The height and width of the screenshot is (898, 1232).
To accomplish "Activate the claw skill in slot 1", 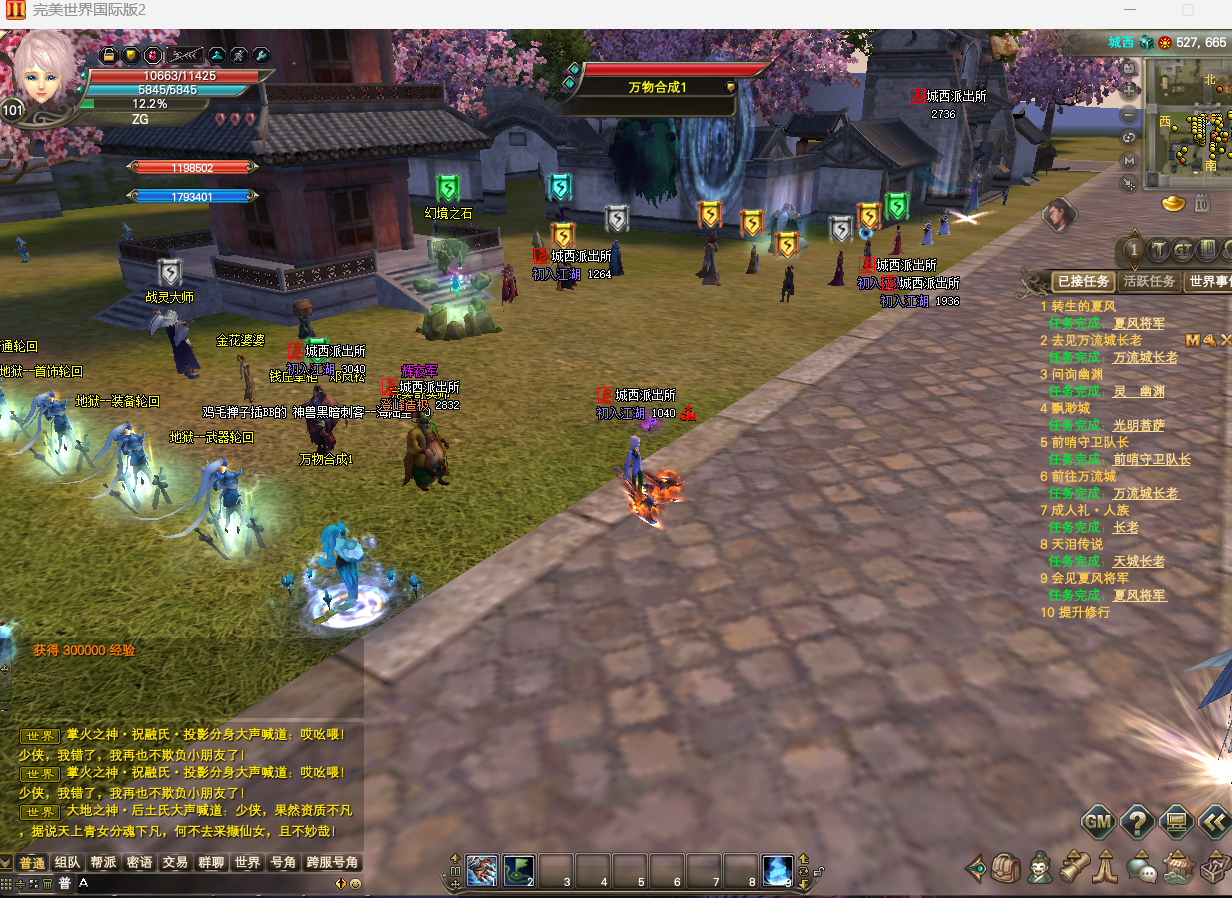I will [x=482, y=870].
